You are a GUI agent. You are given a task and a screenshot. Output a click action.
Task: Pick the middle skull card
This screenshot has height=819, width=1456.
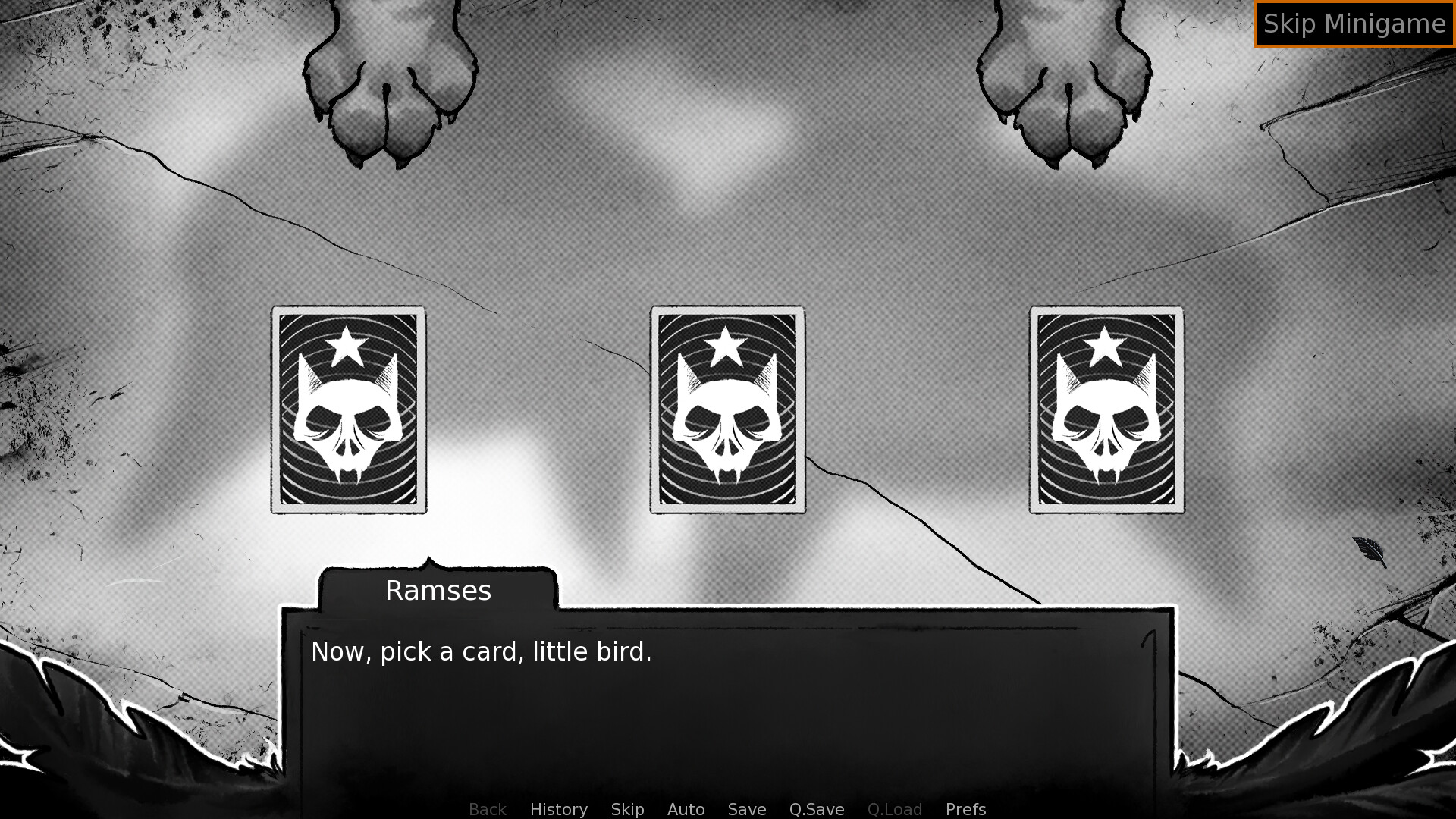(x=726, y=409)
